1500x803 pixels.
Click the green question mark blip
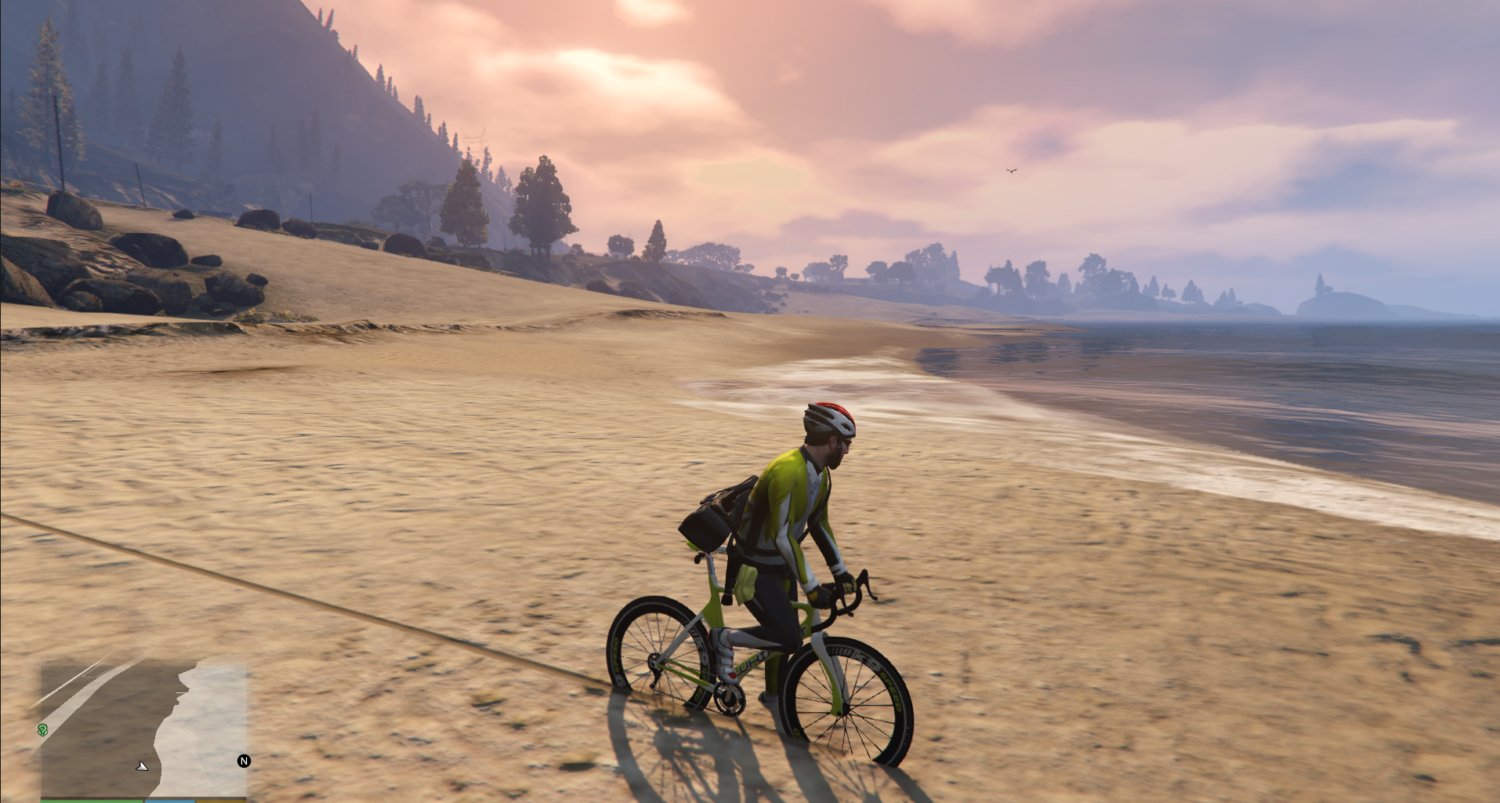(43, 730)
